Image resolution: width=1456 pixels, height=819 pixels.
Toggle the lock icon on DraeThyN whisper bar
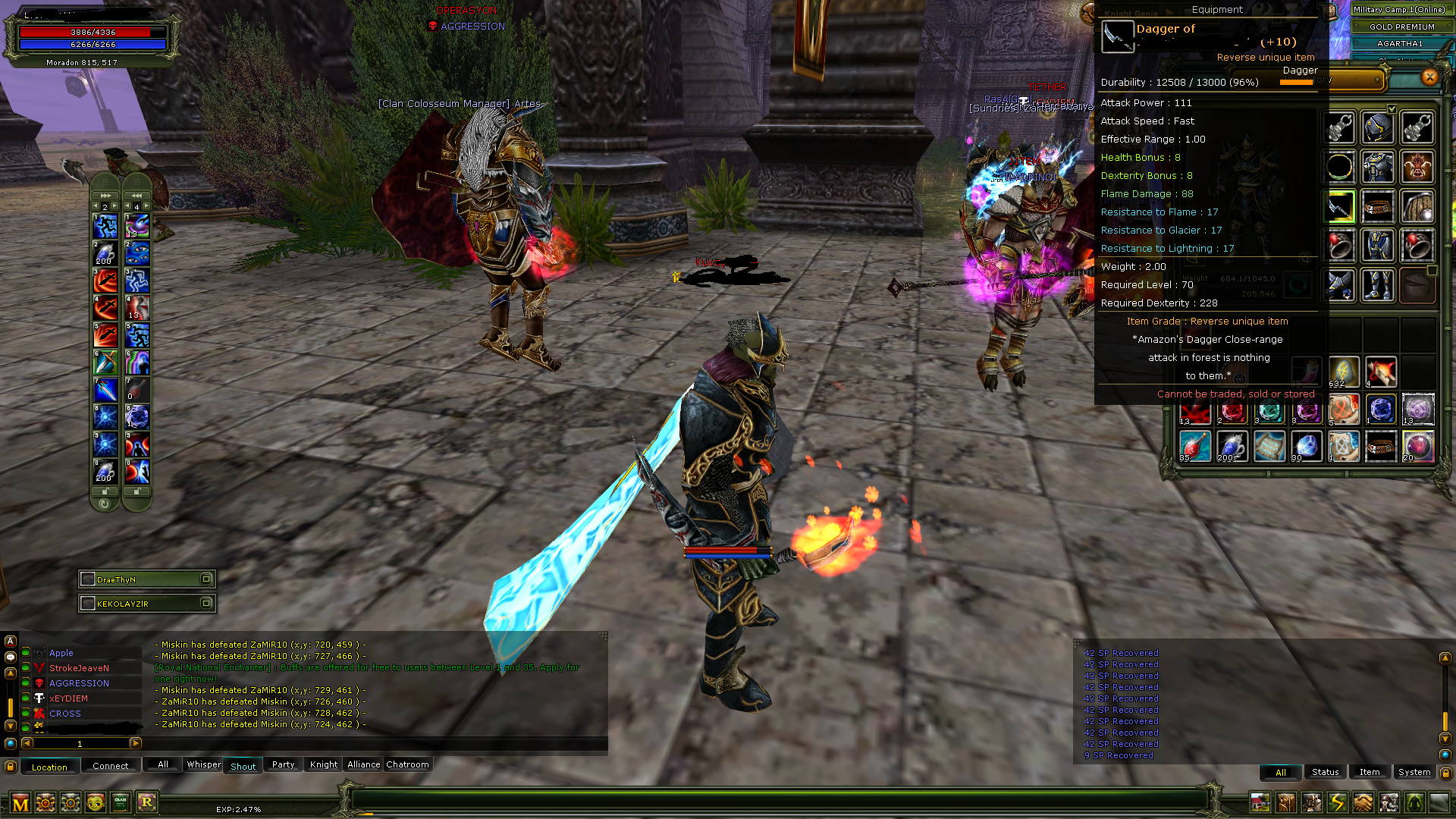(206, 579)
